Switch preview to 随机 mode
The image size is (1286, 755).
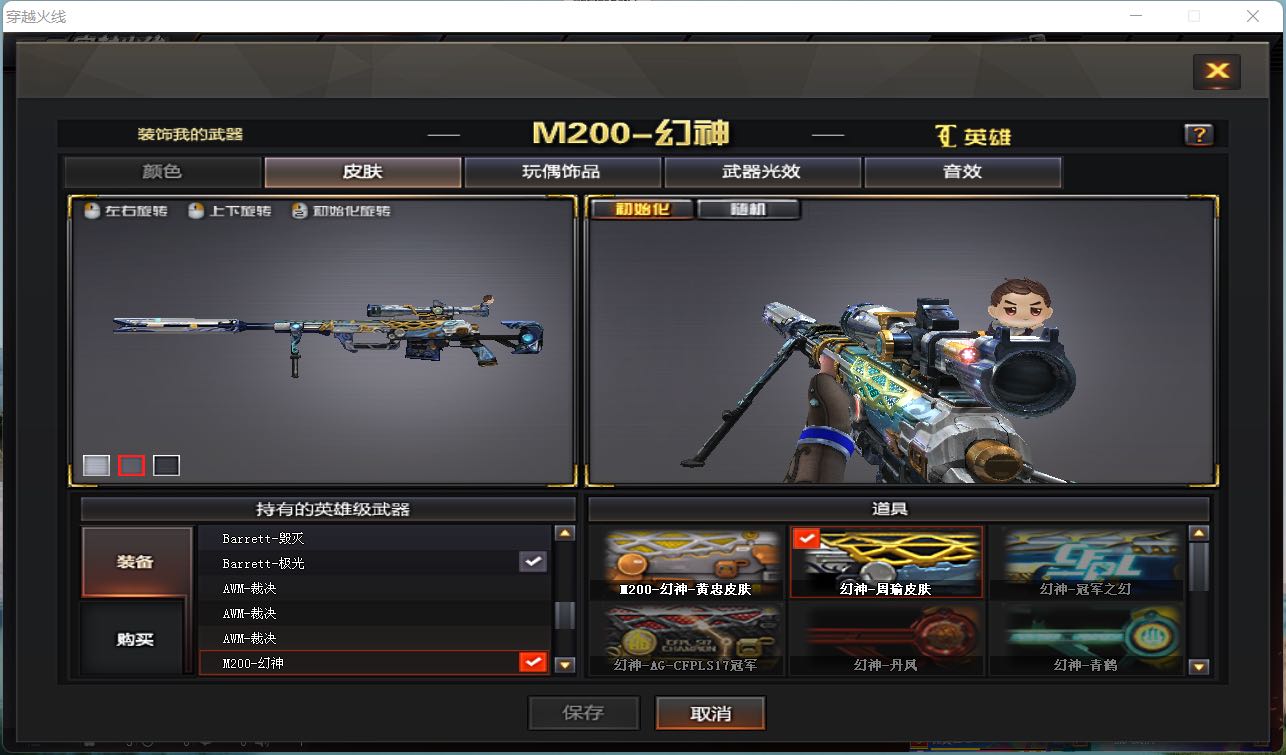point(749,209)
